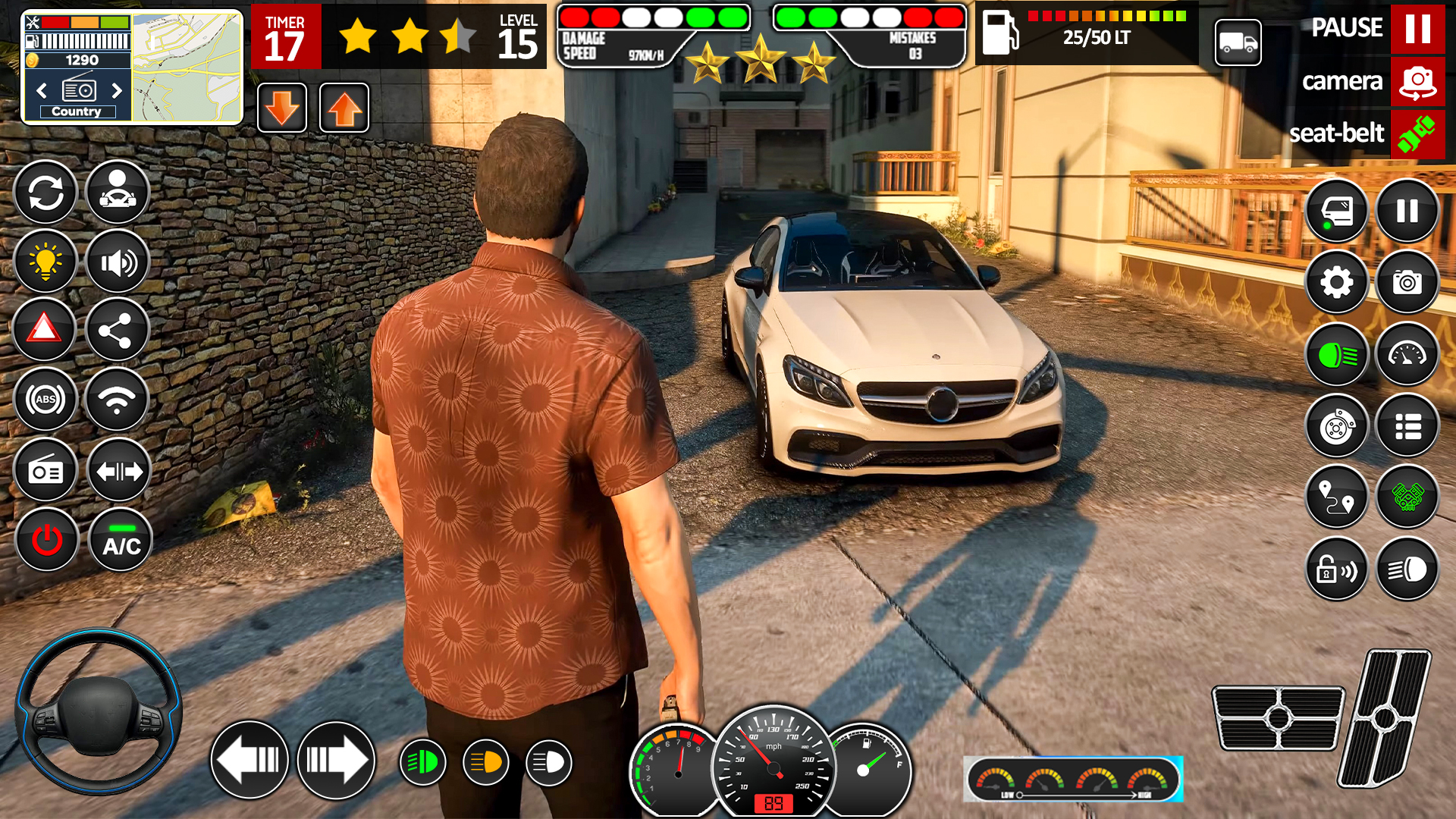
Task: Select previous radio station arrow
Action: click(42, 91)
